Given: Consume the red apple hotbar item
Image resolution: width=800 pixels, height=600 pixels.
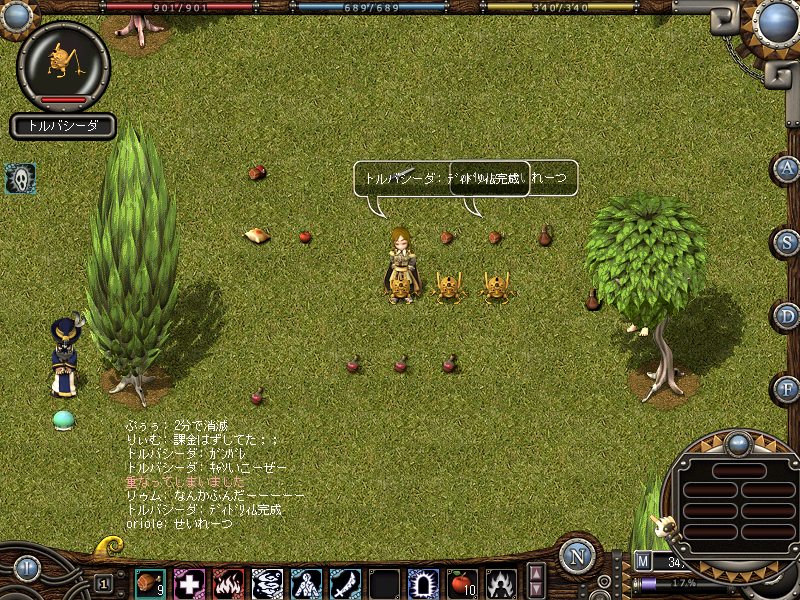Looking at the screenshot, I should [x=462, y=583].
